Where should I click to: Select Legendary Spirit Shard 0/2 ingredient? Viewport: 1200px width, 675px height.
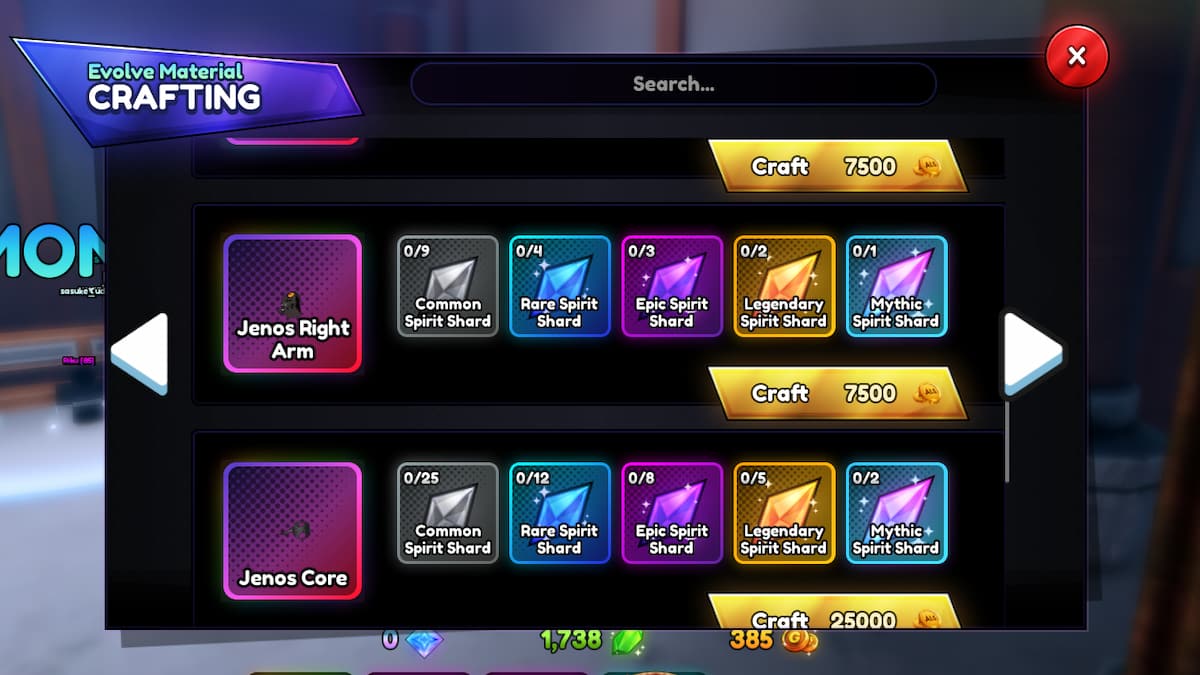784,286
